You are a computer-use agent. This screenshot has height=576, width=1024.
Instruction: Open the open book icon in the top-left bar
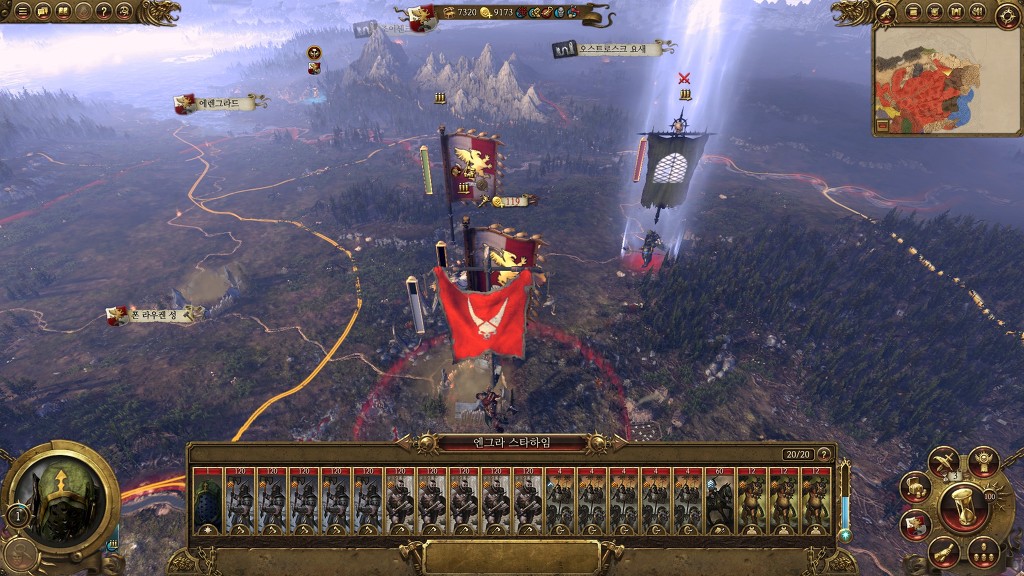click(63, 12)
